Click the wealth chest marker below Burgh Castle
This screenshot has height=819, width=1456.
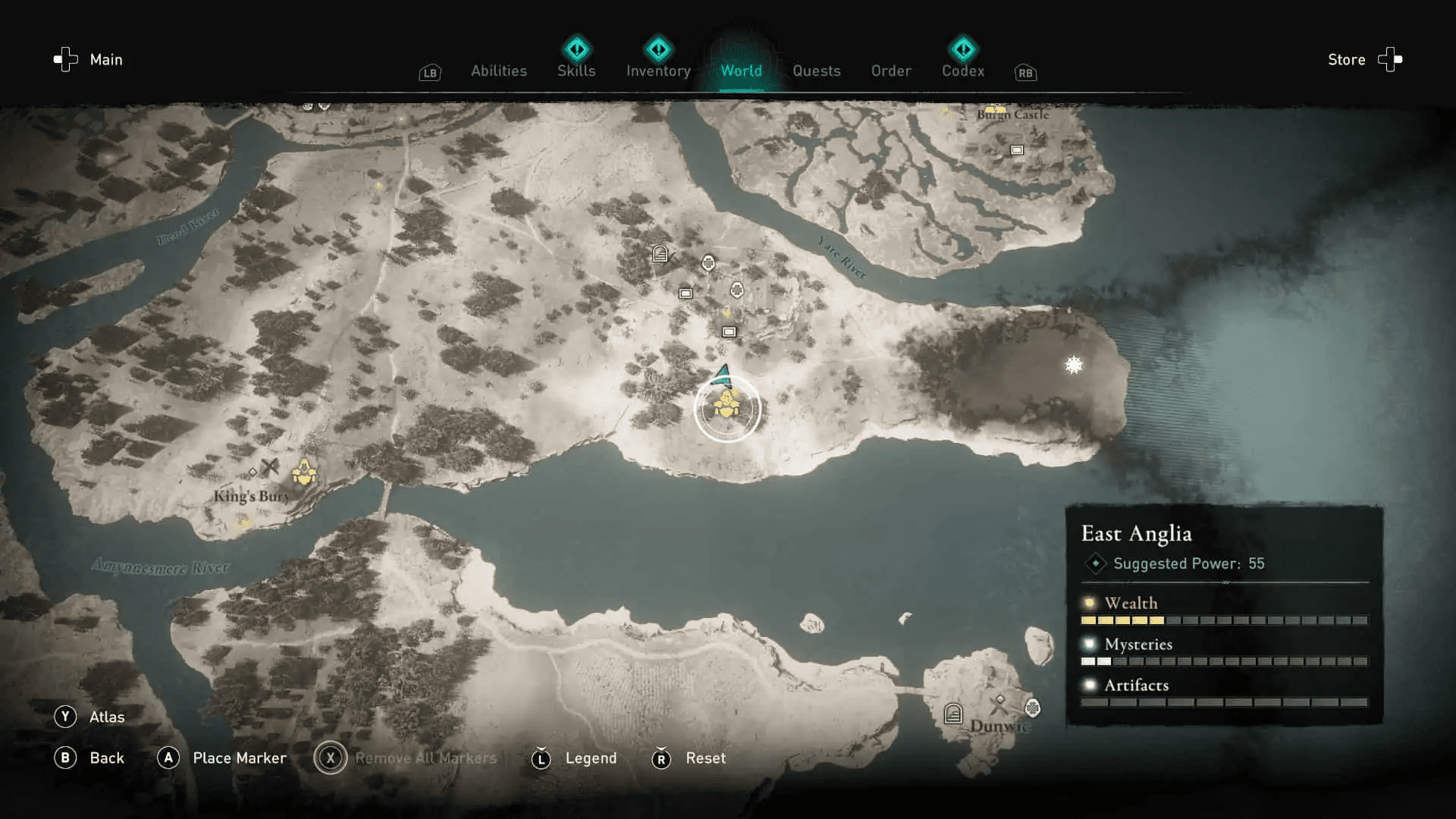[1016, 150]
